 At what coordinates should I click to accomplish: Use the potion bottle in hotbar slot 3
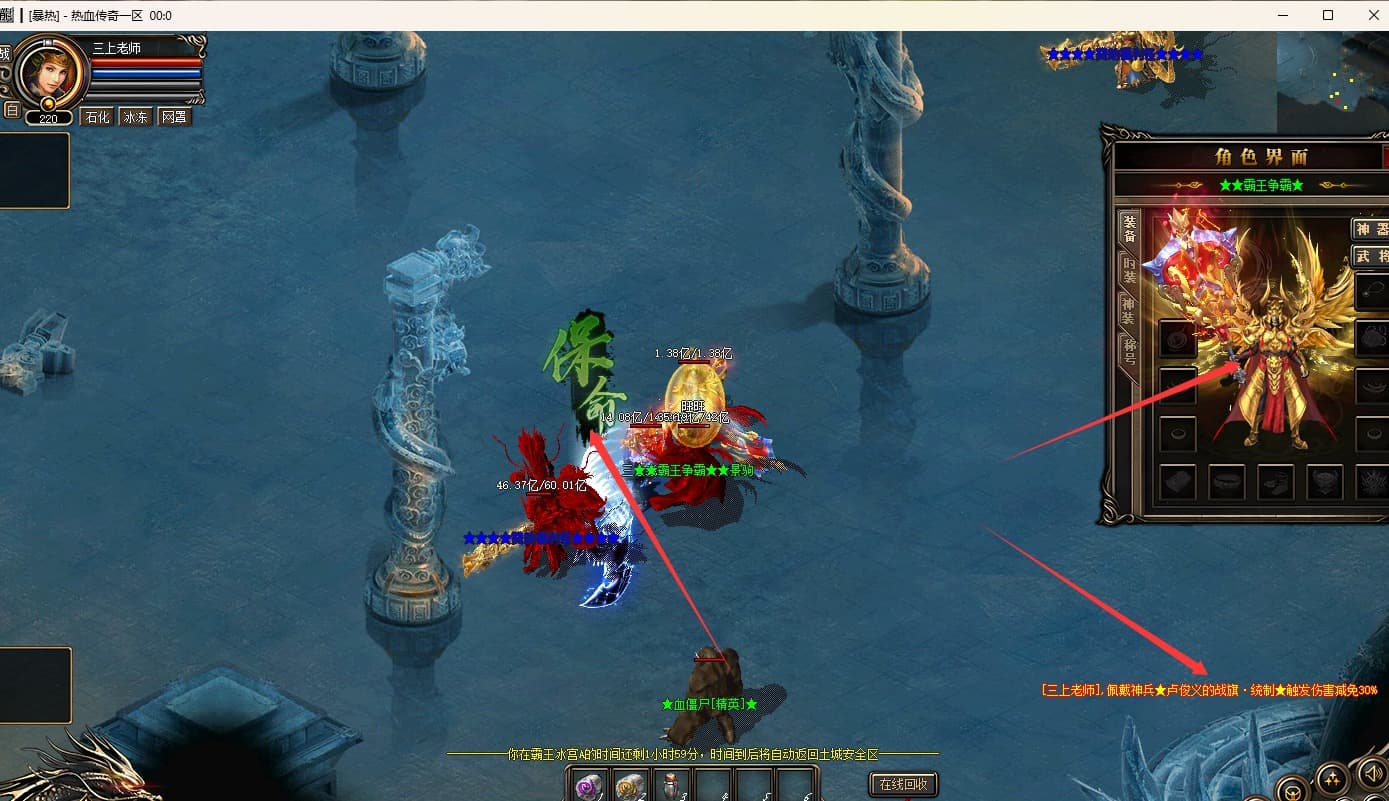click(x=672, y=786)
